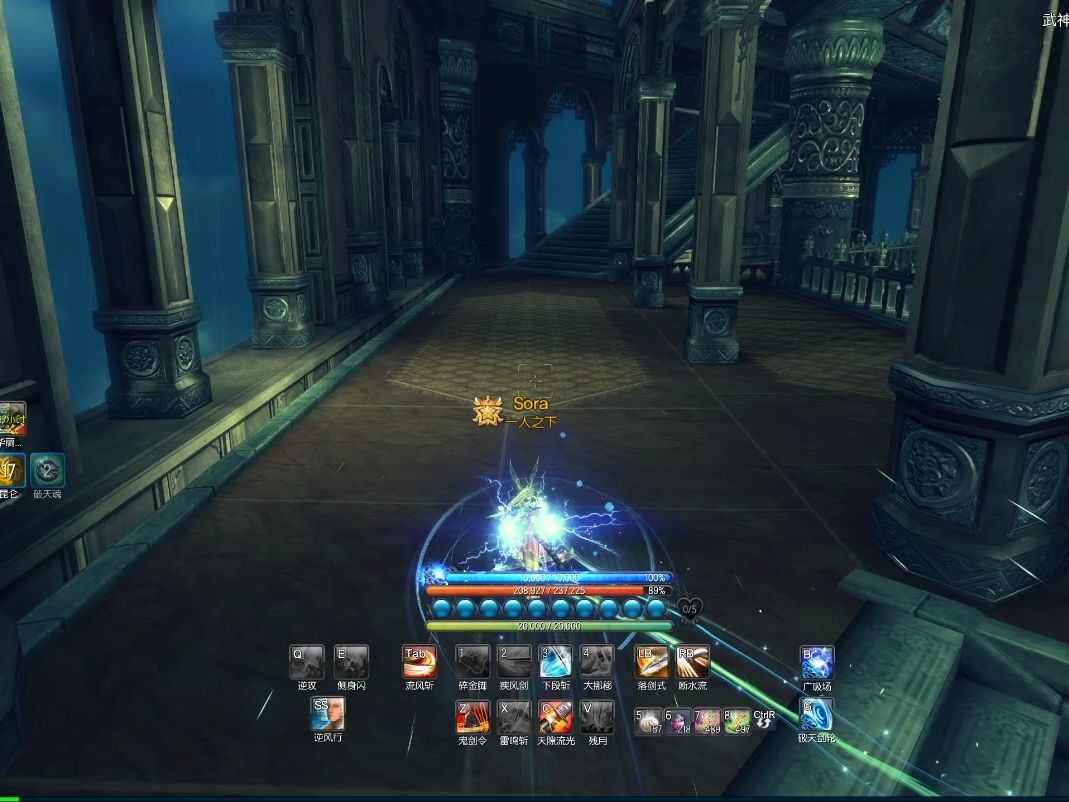Cast the 下段斩 skill
The height and width of the screenshot is (802, 1069).
(556, 662)
